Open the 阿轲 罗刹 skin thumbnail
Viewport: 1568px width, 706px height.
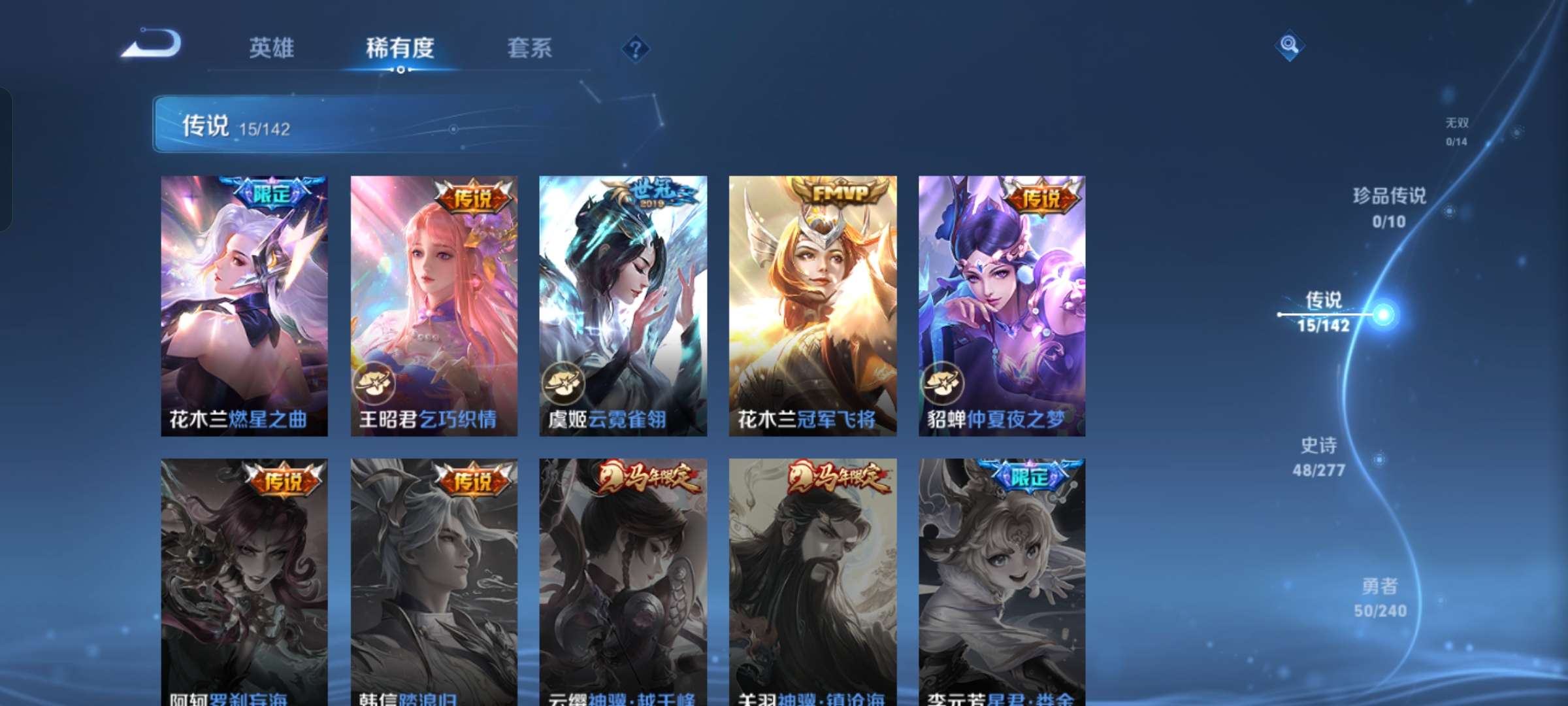click(x=244, y=582)
